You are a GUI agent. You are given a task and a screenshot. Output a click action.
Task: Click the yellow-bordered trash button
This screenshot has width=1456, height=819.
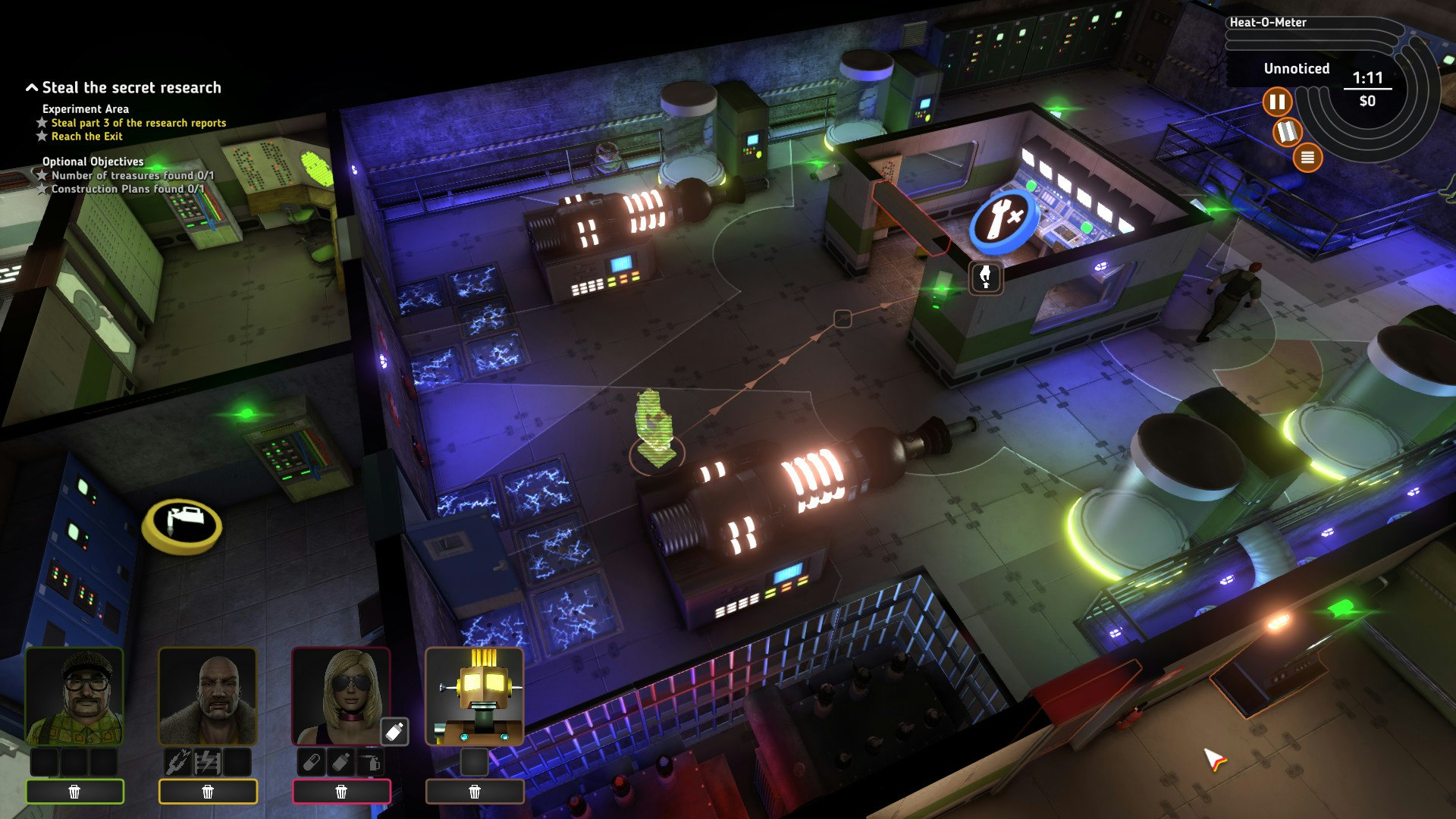[x=207, y=792]
